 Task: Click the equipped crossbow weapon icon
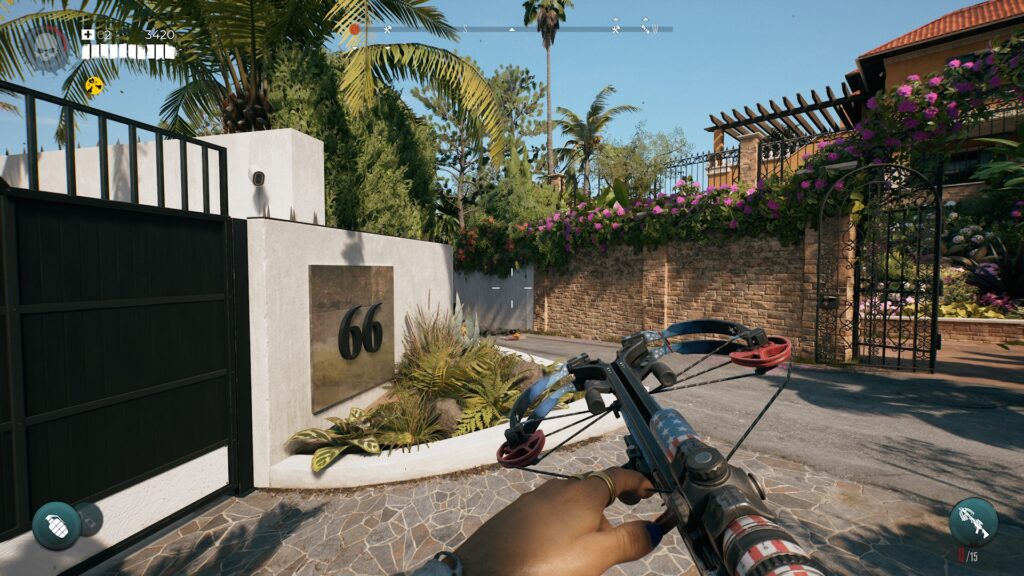pos(972,520)
